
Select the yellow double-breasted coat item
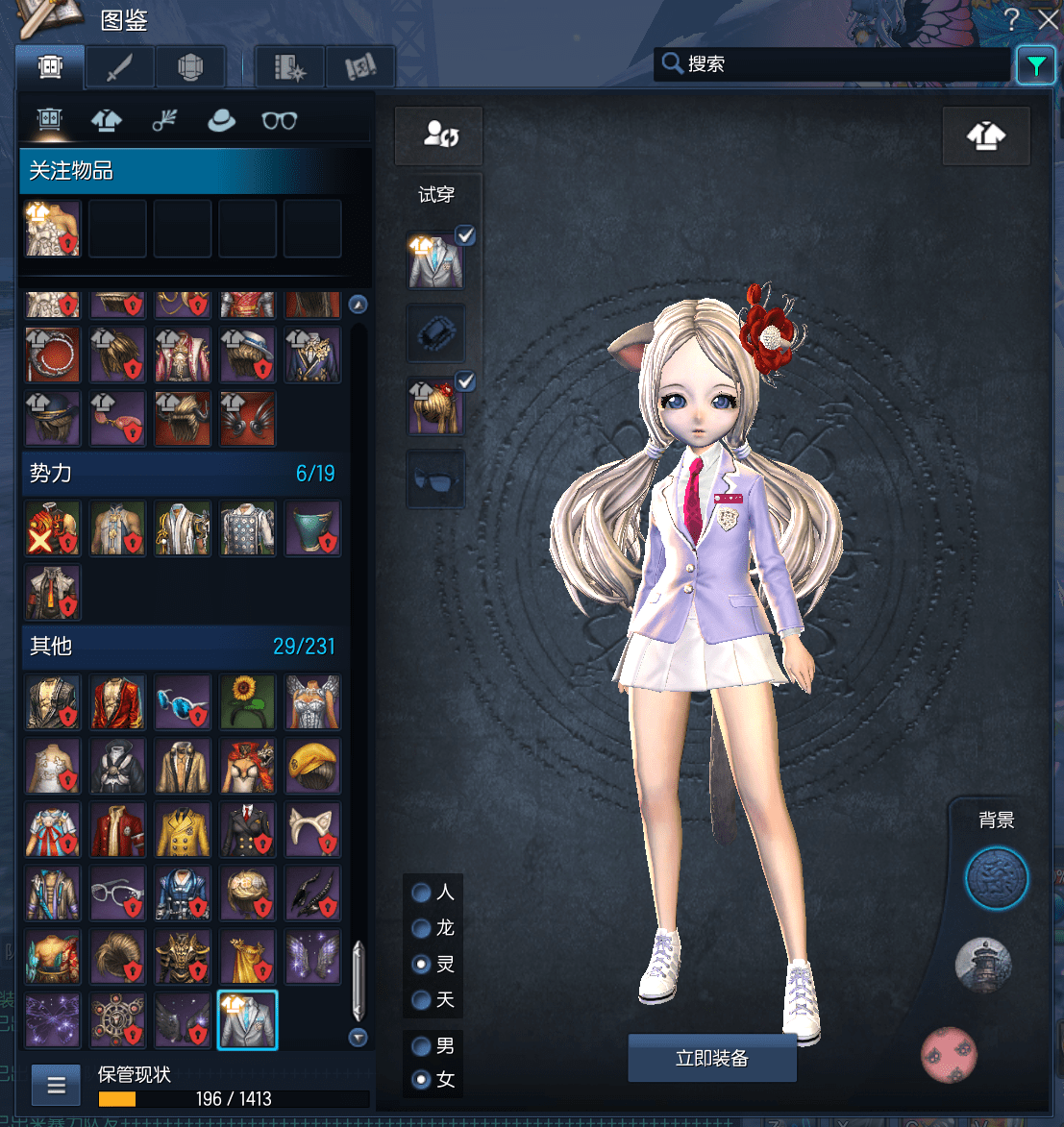click(x=183, y=830)
